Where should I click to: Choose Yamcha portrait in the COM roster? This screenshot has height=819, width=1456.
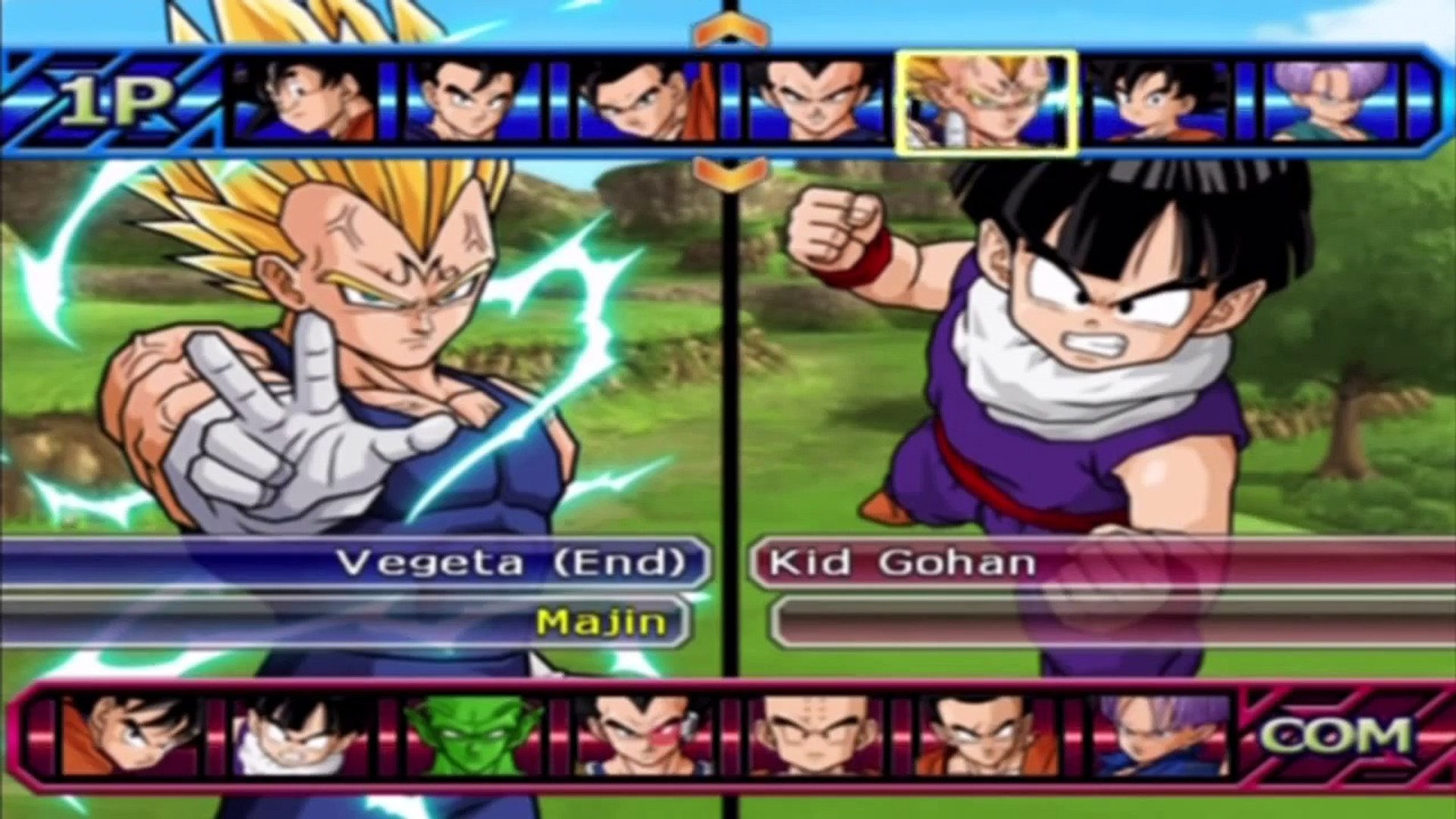(986, 736)
